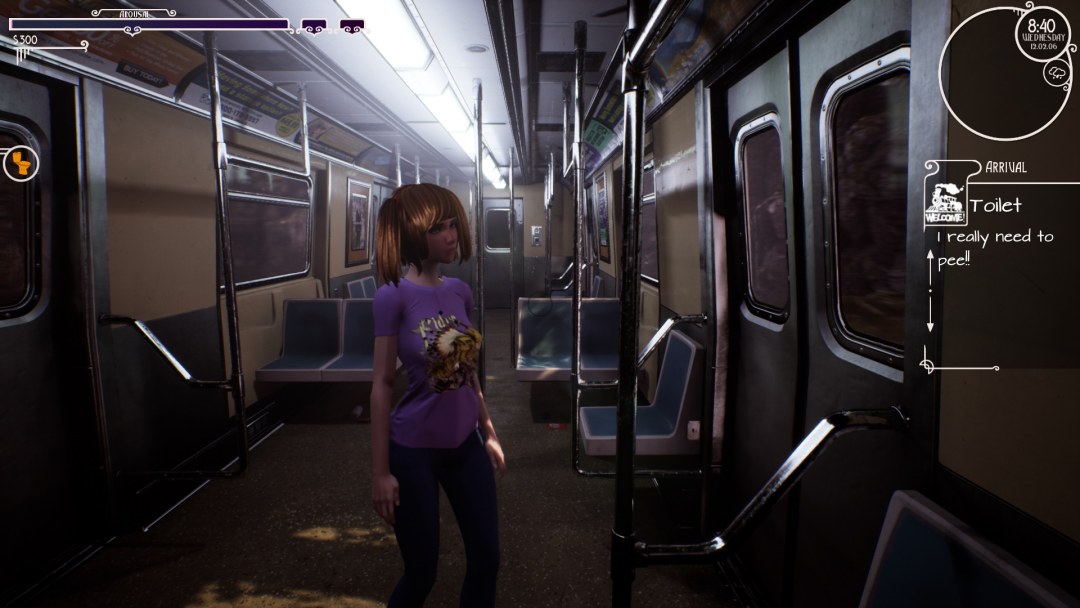
Task: Click the Welcome train quest icon
Action: 943,202
